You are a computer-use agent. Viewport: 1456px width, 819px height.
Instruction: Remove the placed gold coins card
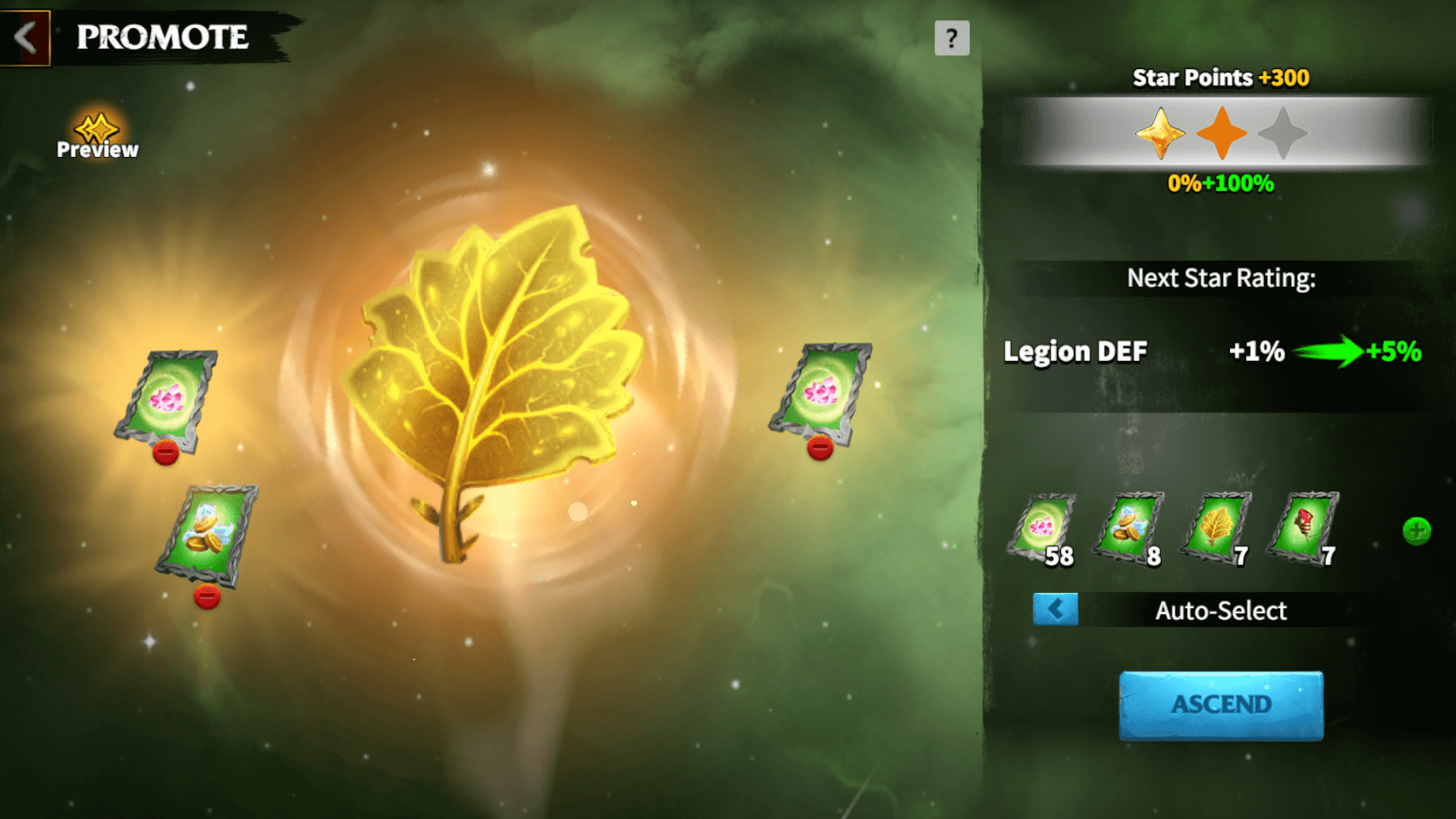pyautogui.click(x=207, y=597)
